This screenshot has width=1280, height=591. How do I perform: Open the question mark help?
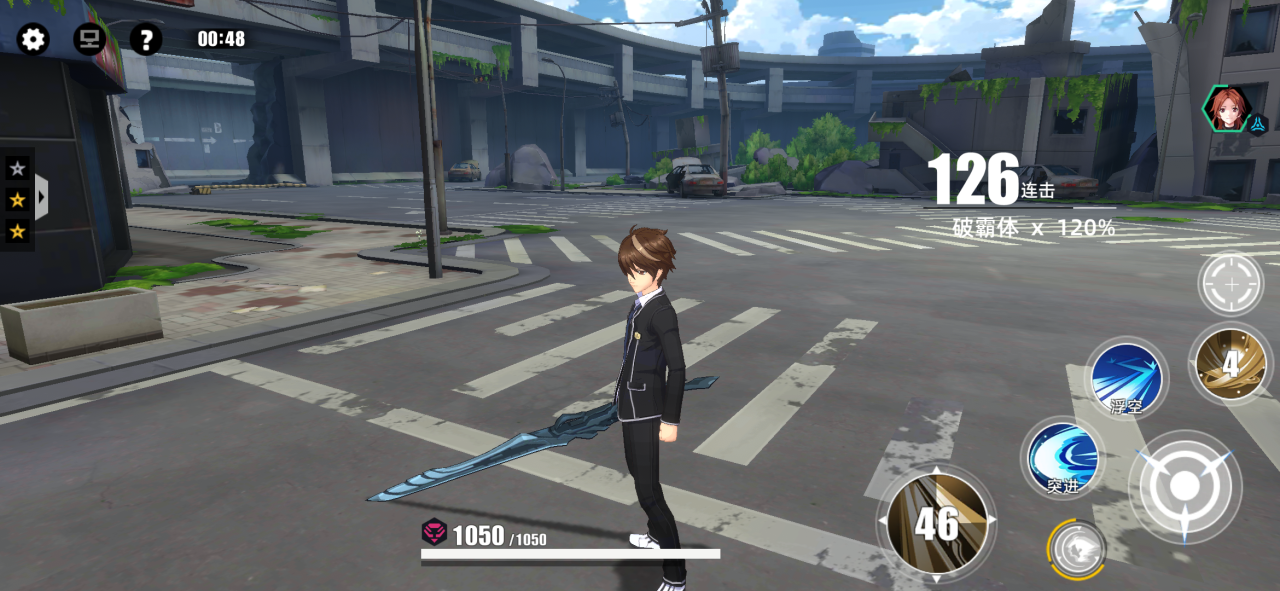point(146,40)
